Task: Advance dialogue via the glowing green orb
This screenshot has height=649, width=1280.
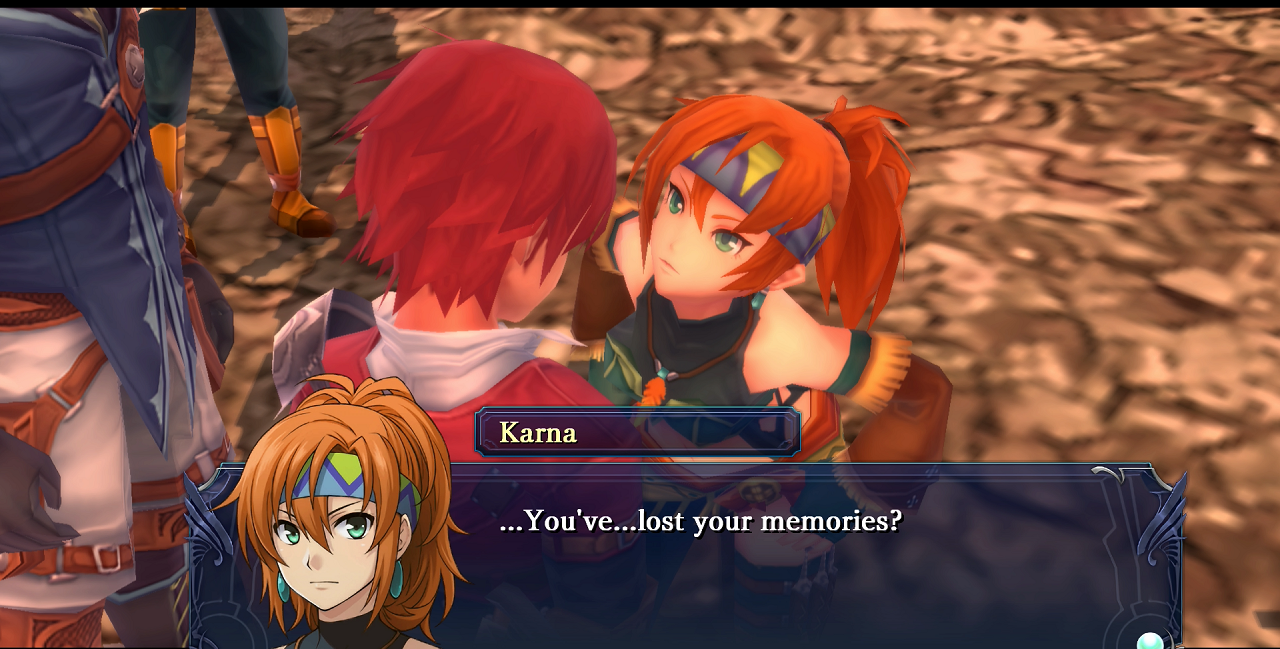Action: [x=1152, y=641]
